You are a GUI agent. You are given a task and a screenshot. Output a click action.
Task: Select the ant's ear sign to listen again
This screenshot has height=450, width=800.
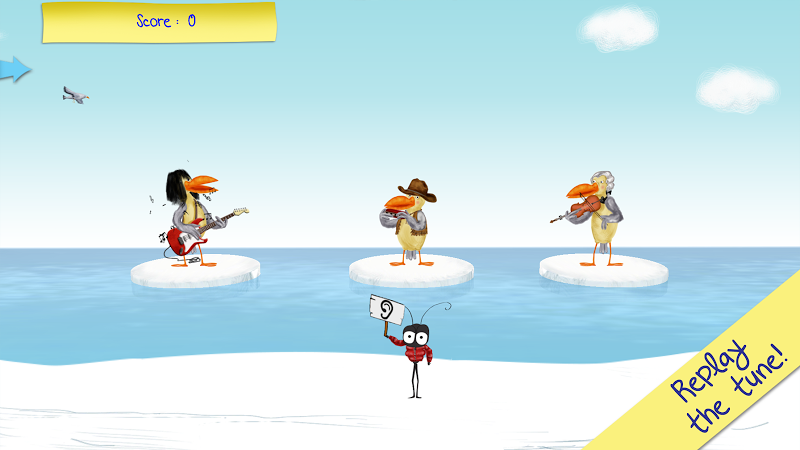point(387,308)
